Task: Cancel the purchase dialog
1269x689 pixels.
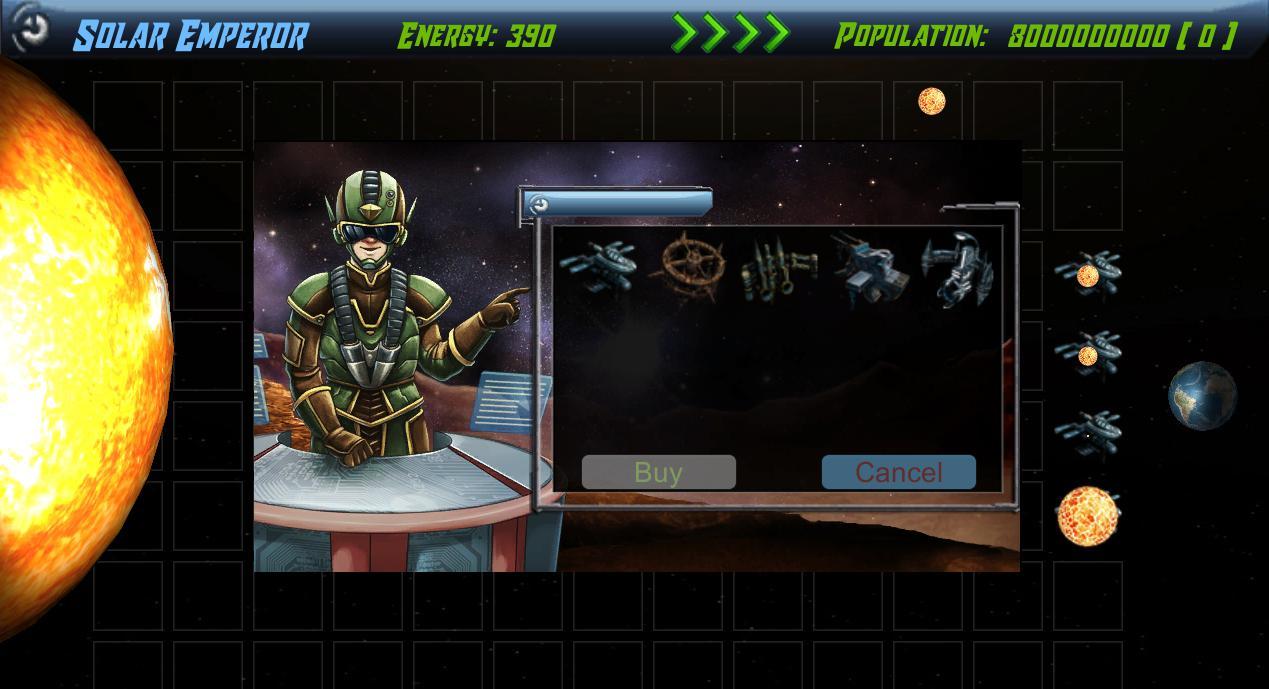Action: (x=898, y=472)
